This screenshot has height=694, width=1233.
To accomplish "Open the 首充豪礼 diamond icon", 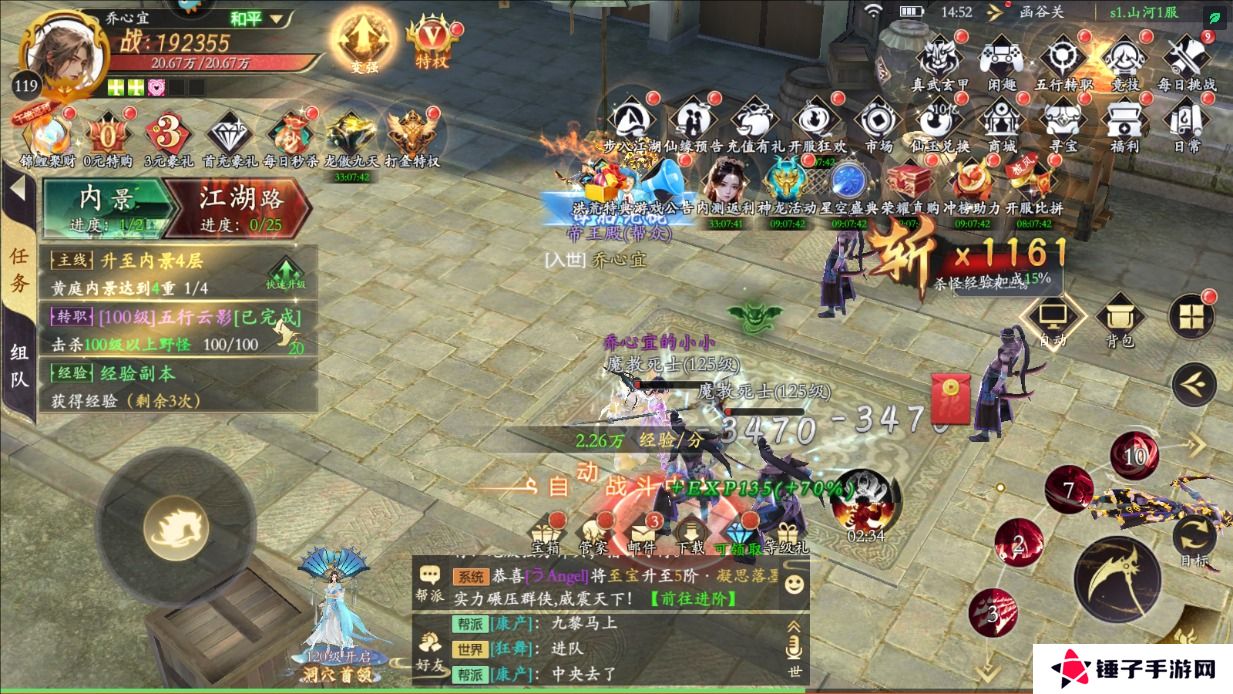I will pos(229,137).
